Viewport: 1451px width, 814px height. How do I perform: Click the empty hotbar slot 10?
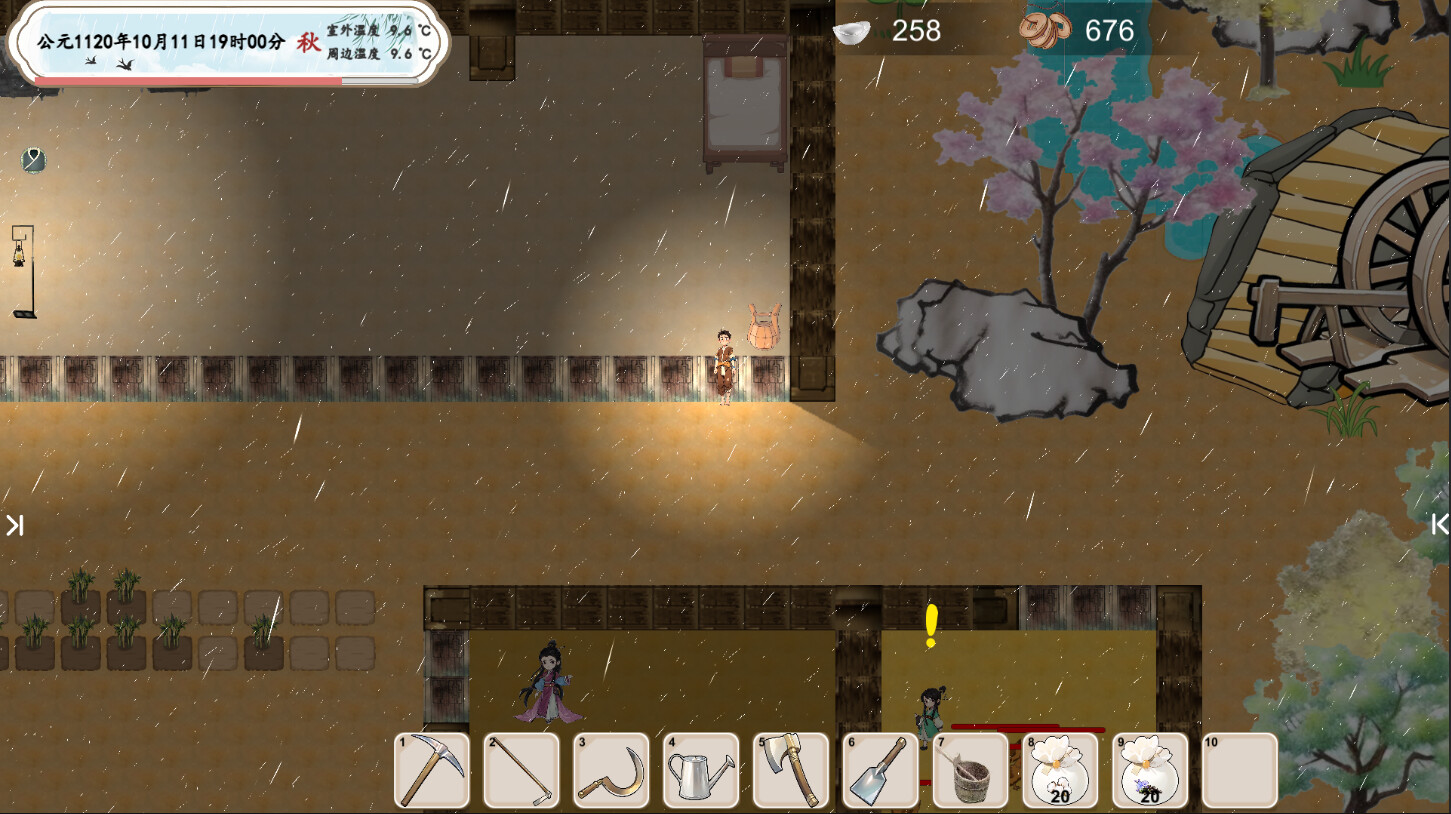pyautogui.click(x=1238, y=769)
